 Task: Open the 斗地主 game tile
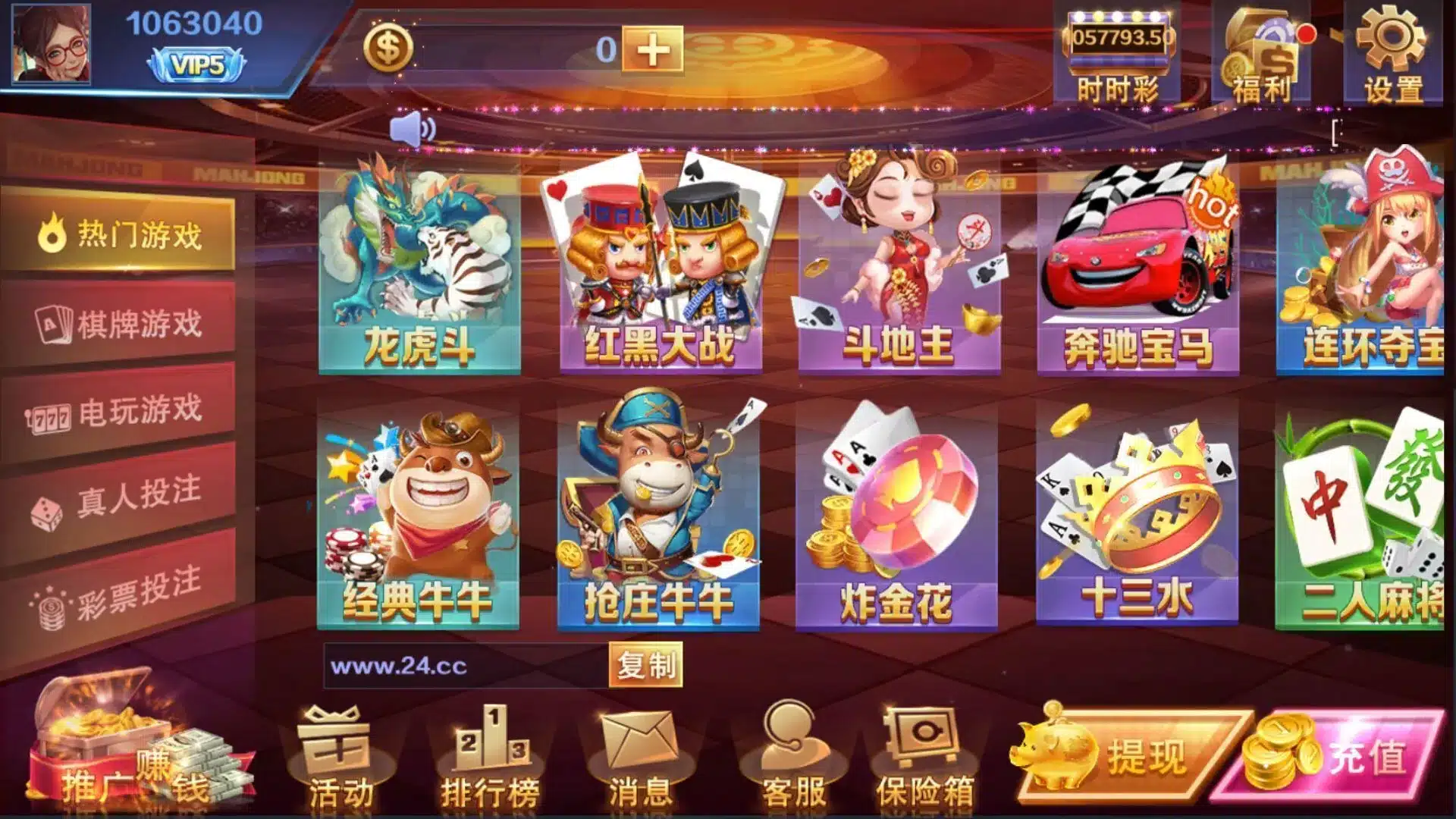[x=899, y=265]
